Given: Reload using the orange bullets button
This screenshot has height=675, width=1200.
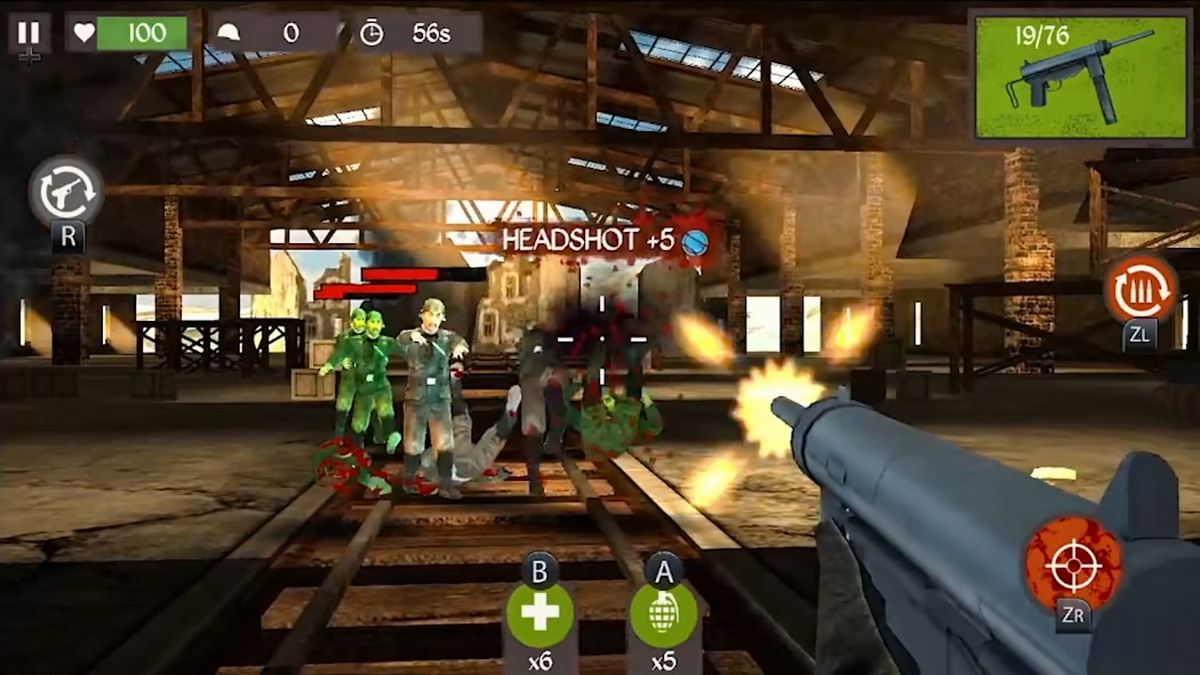Looking at the screenshot, I should 1140,289.
